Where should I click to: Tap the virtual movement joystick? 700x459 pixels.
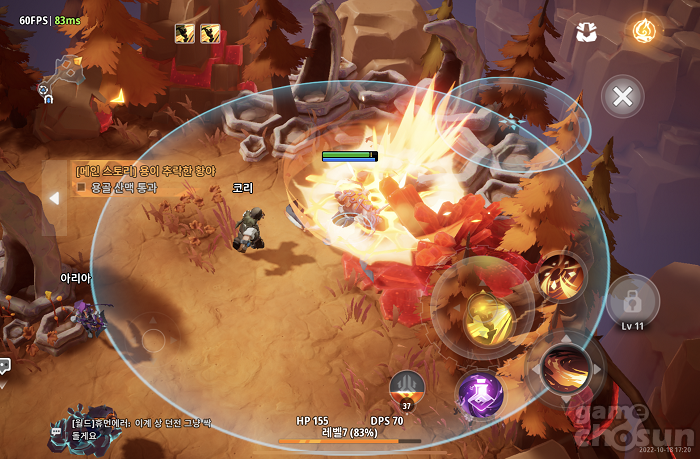coord(153,340)
